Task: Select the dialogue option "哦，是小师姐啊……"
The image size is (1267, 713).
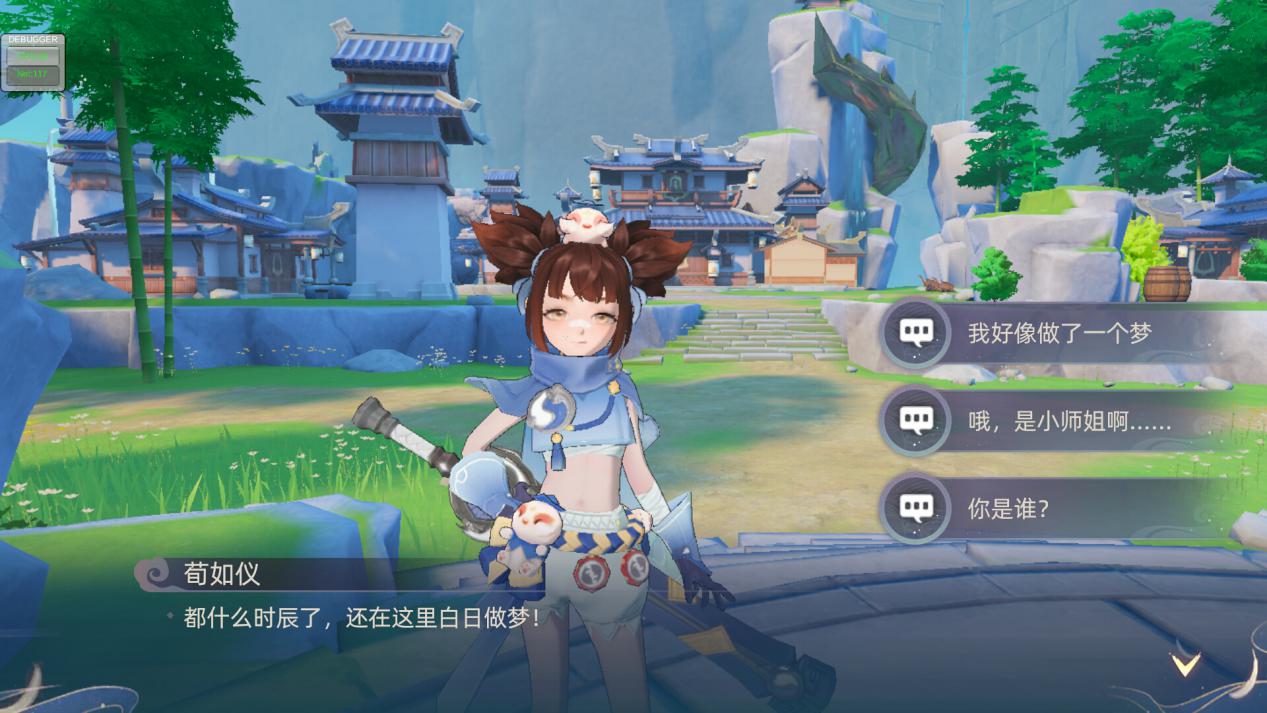Action: (1068, 422)
